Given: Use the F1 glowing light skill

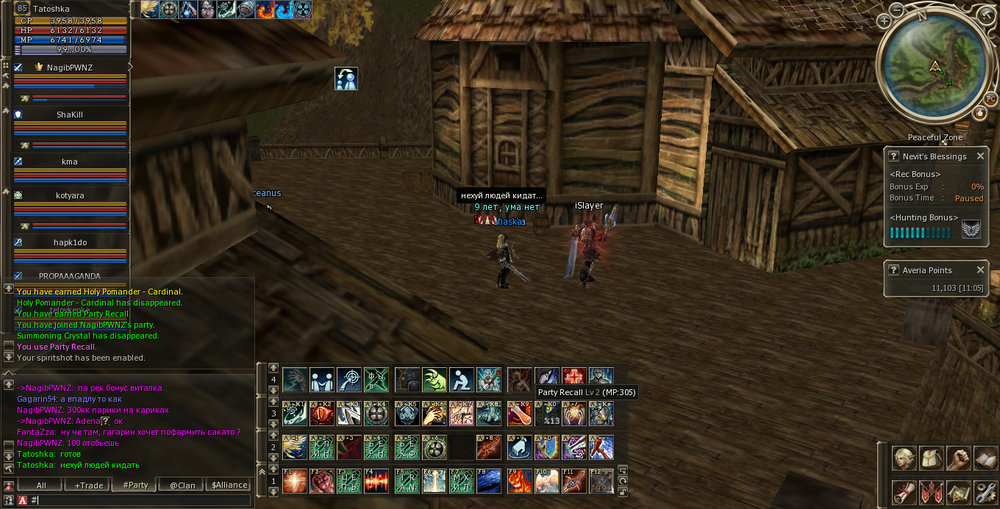Looking at the screenshot, I should pos(295,481).
